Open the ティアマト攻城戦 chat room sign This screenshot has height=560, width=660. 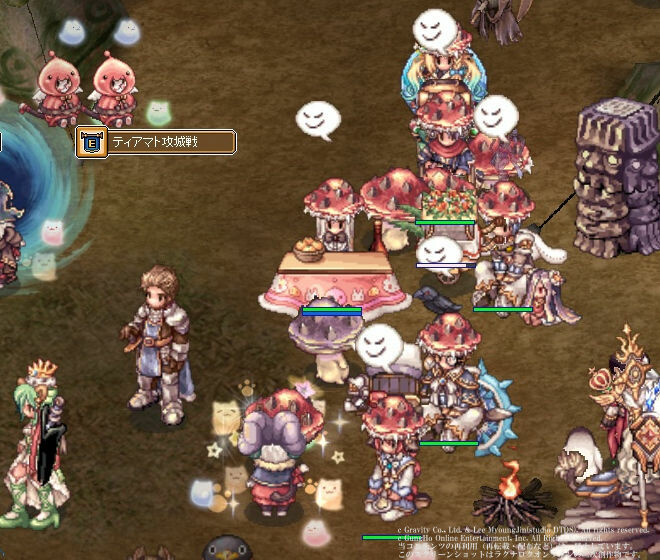[x=157, y=142]
